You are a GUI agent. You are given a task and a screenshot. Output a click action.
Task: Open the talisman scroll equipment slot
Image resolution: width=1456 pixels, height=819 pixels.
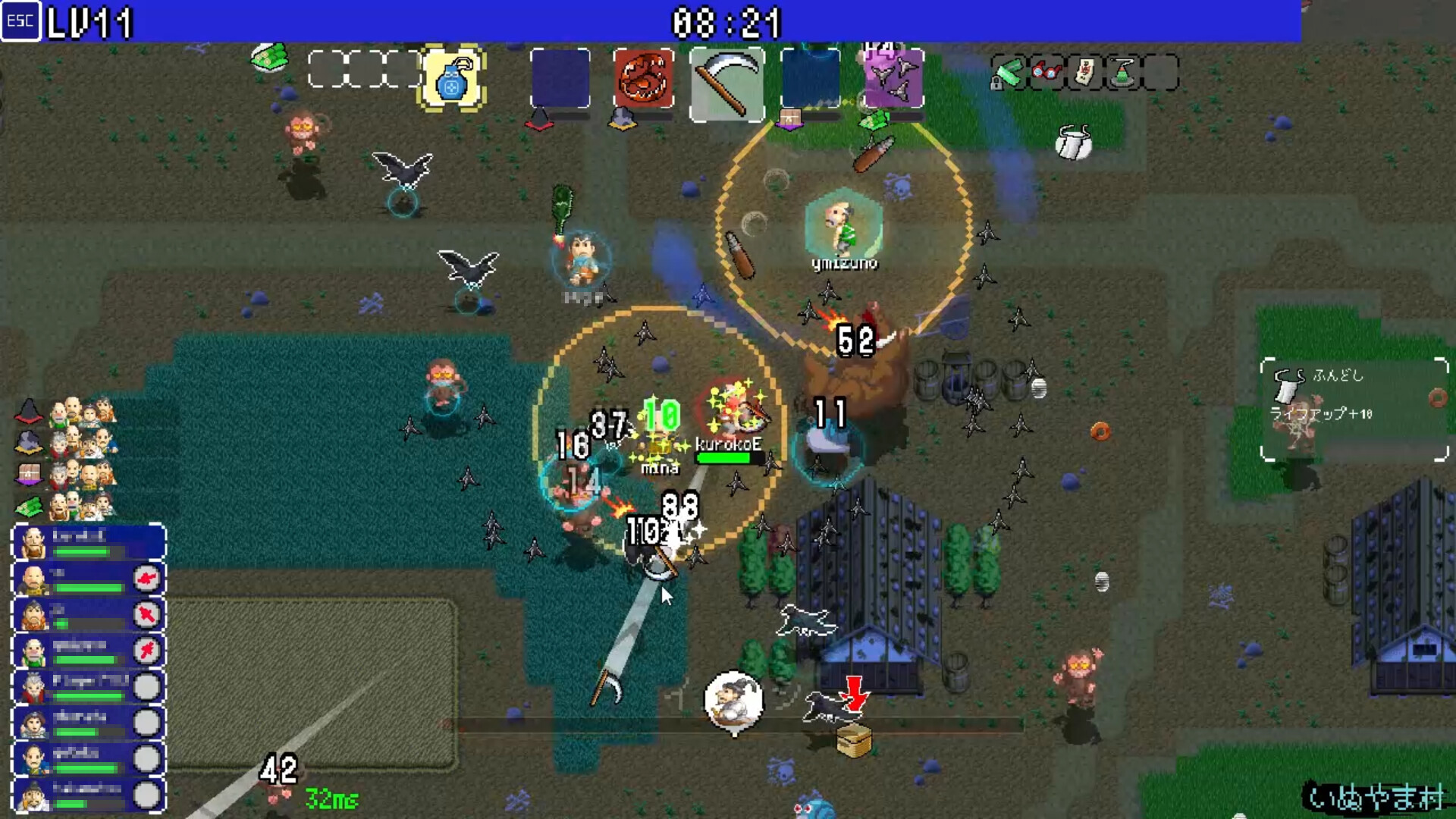1084,72
